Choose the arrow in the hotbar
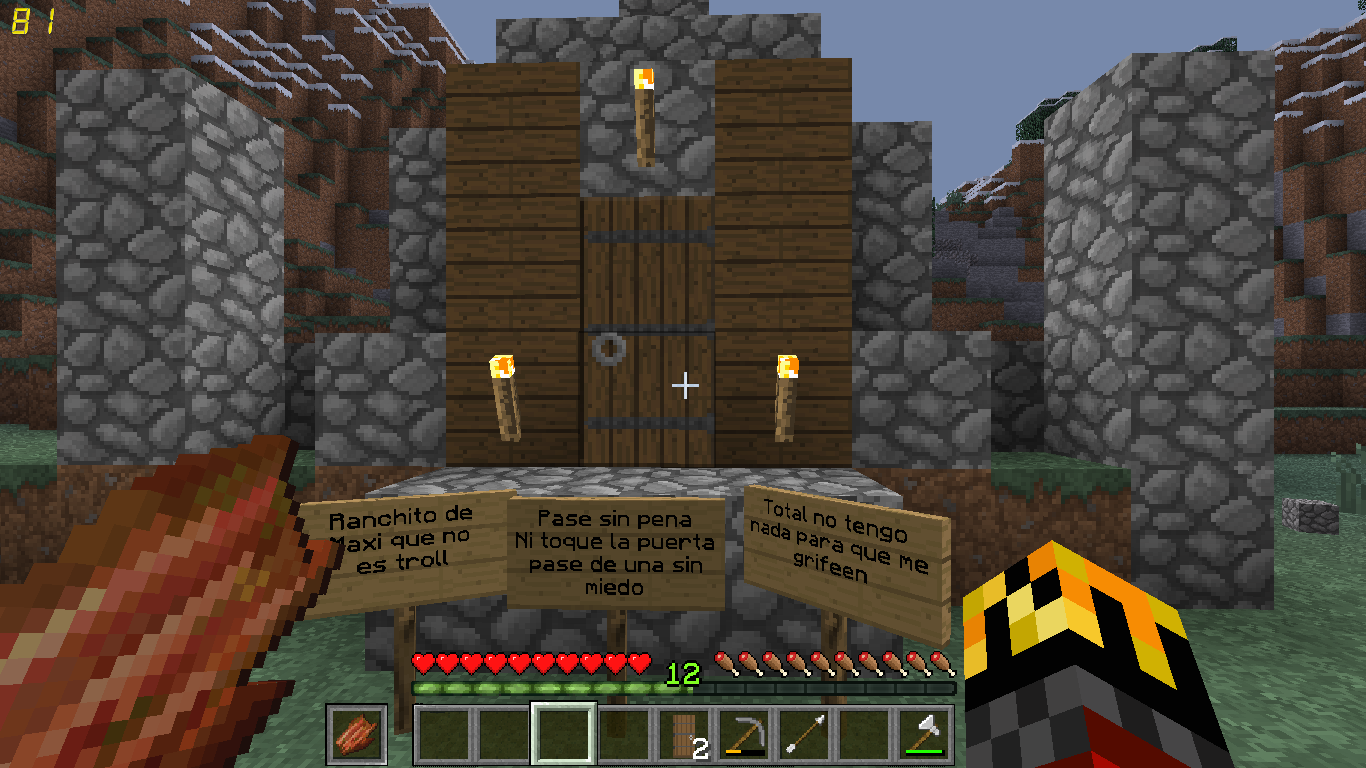 [805, 735]
